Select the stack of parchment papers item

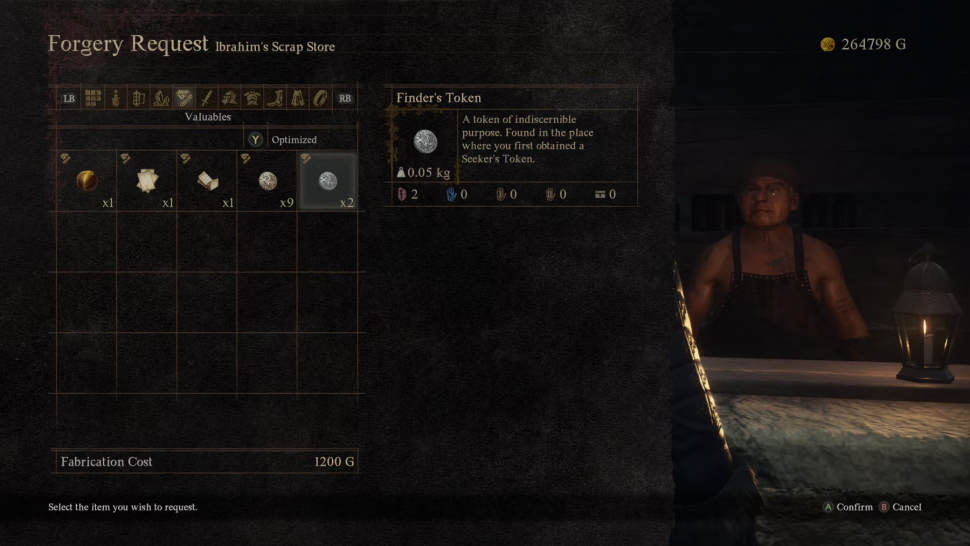[147, 181]
